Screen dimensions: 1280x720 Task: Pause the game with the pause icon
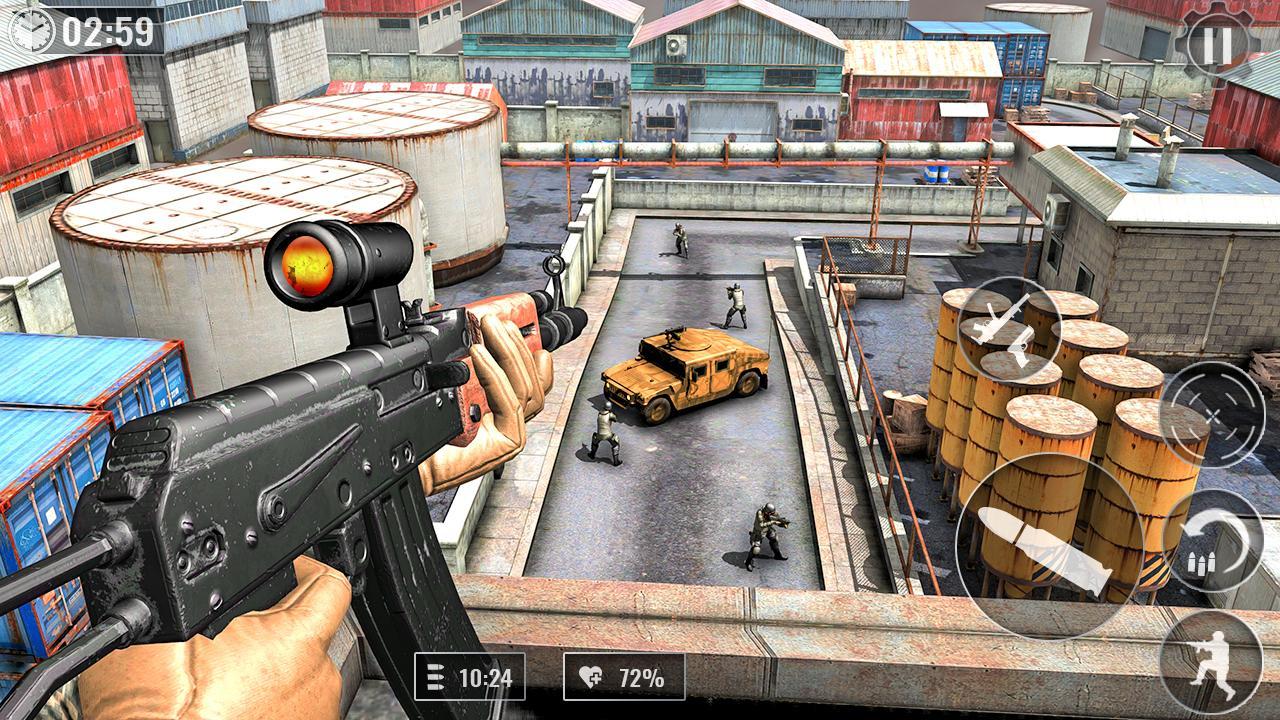(1218, 40)
